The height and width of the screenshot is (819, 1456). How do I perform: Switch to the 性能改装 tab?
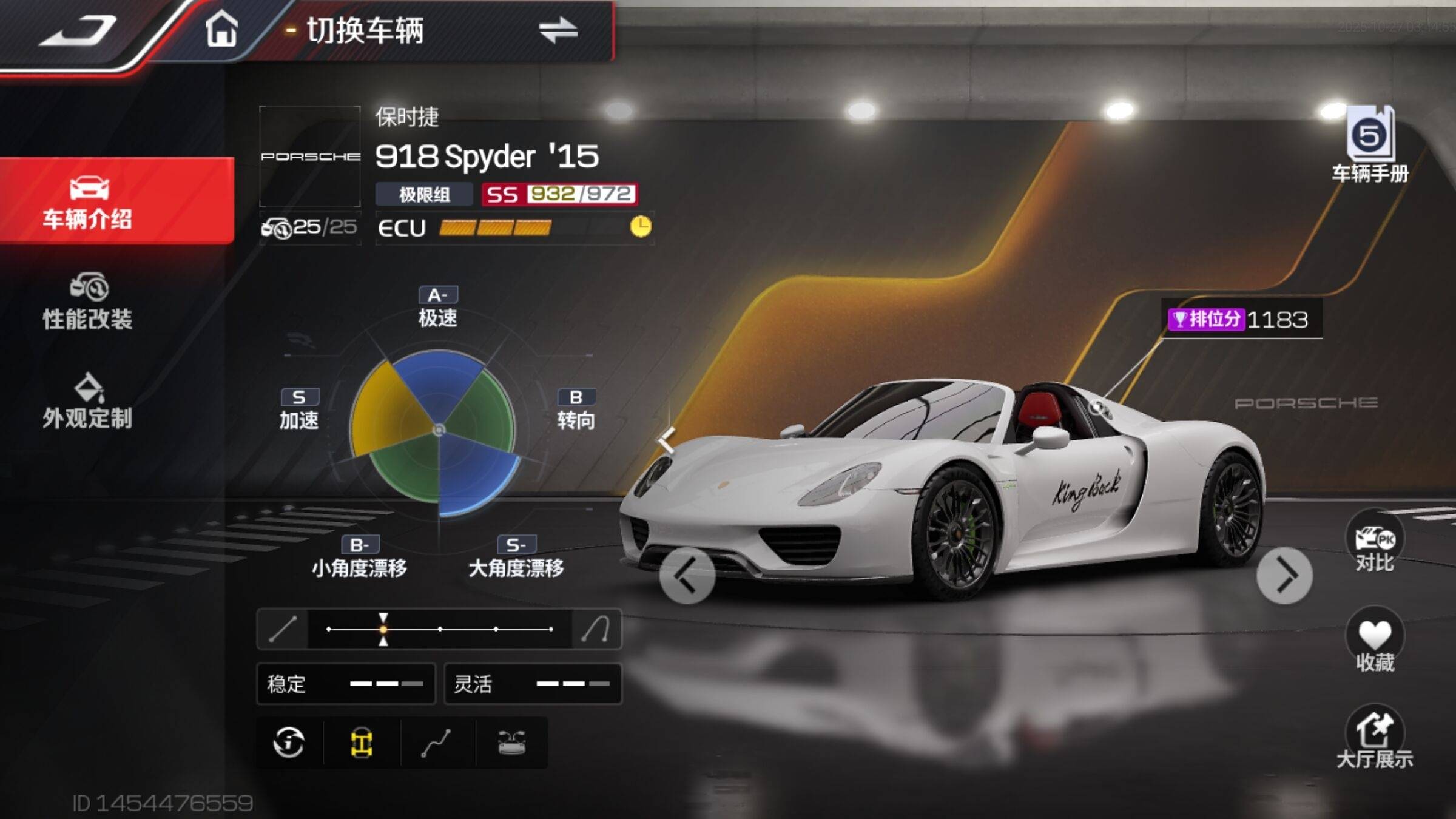(88, 302)
